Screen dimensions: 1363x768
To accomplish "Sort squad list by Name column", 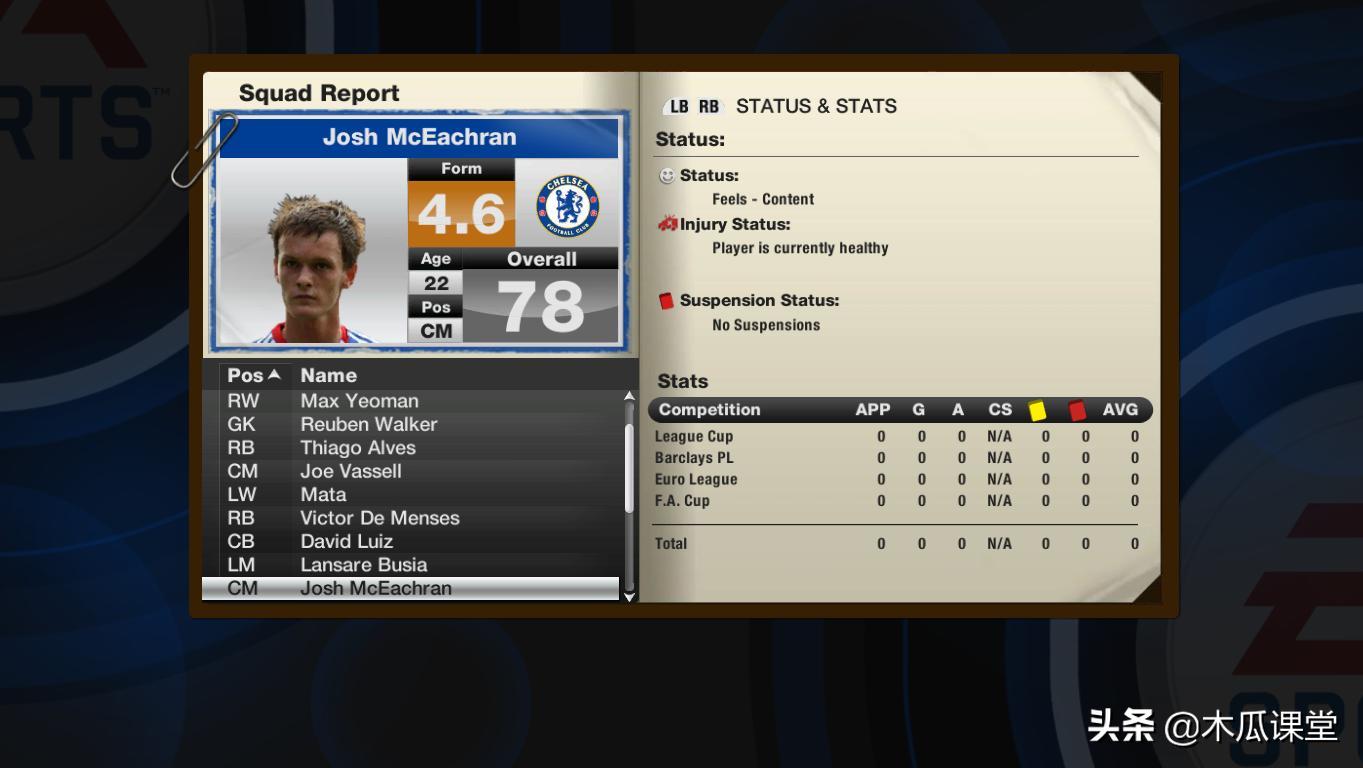I will [328, 376].
